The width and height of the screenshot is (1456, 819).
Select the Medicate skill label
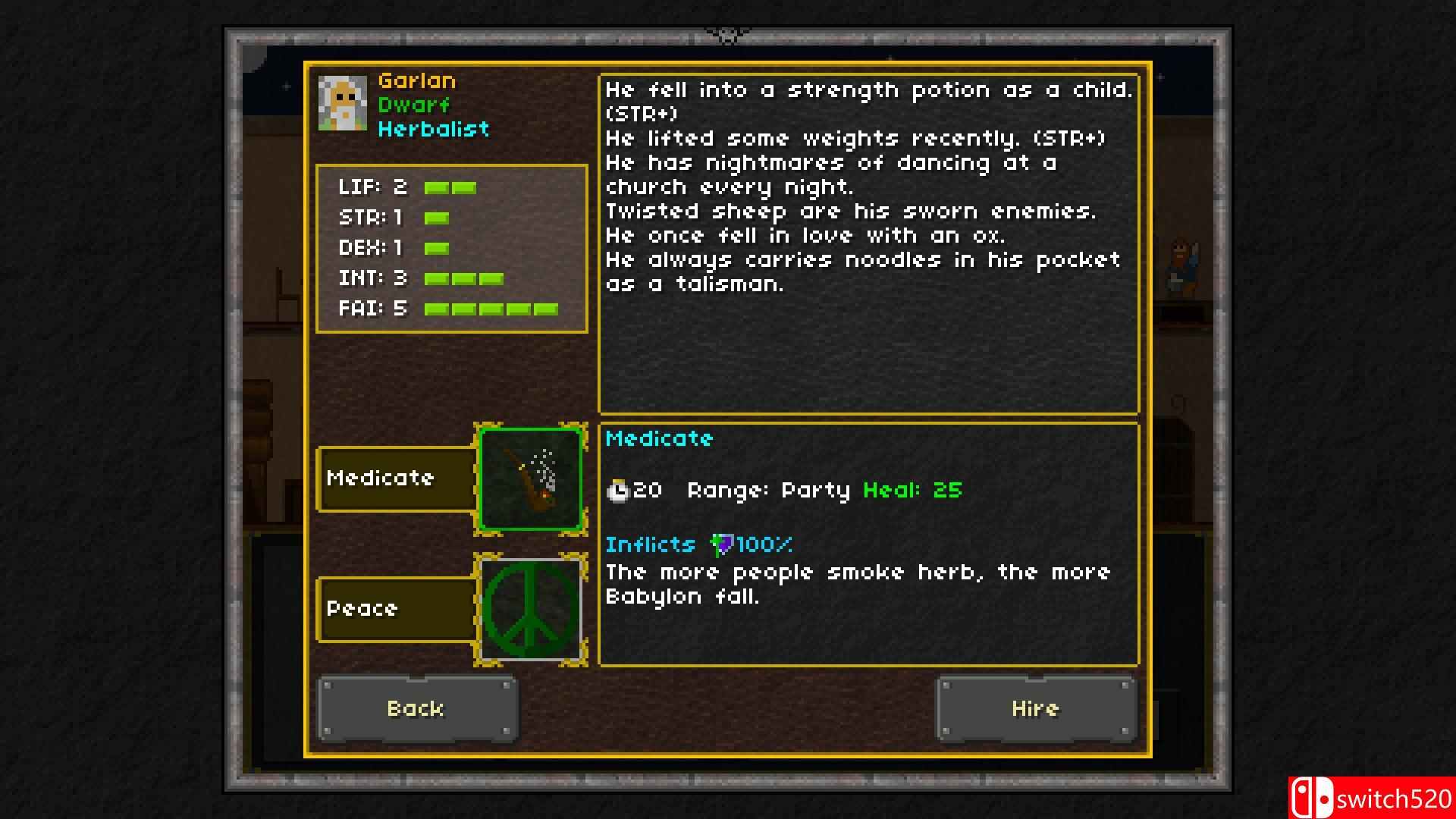(397, 479)
